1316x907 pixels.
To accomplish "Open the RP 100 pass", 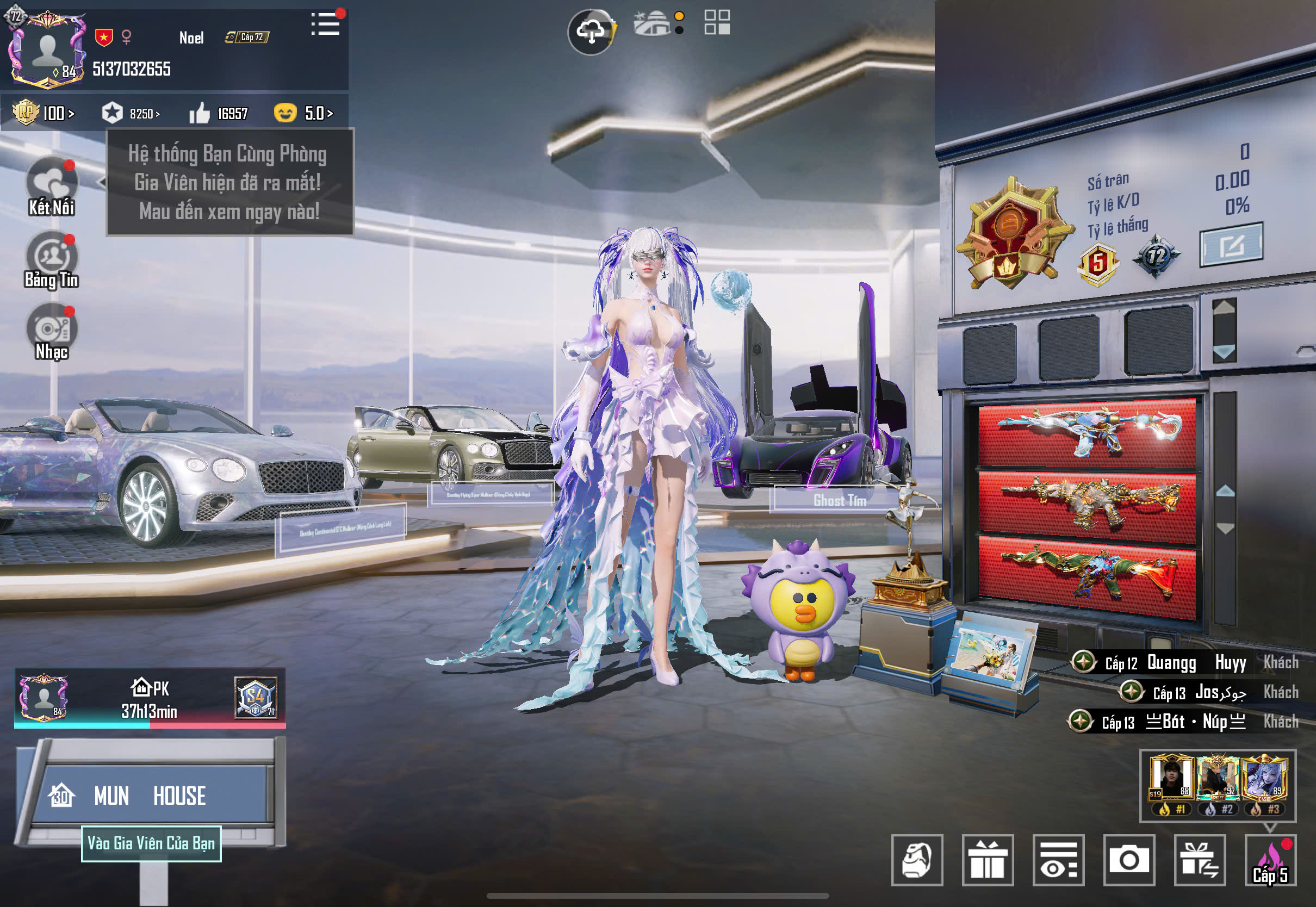I will [x=44, y=113].
